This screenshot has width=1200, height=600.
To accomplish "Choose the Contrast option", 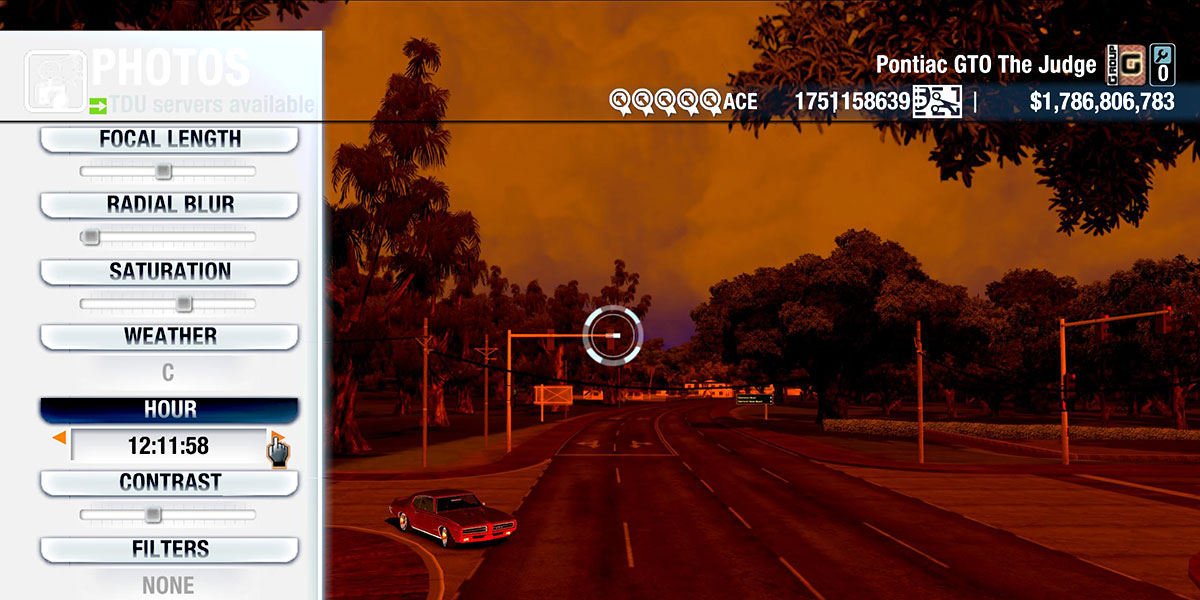I will pyautogui.click(x=169, y=483).
